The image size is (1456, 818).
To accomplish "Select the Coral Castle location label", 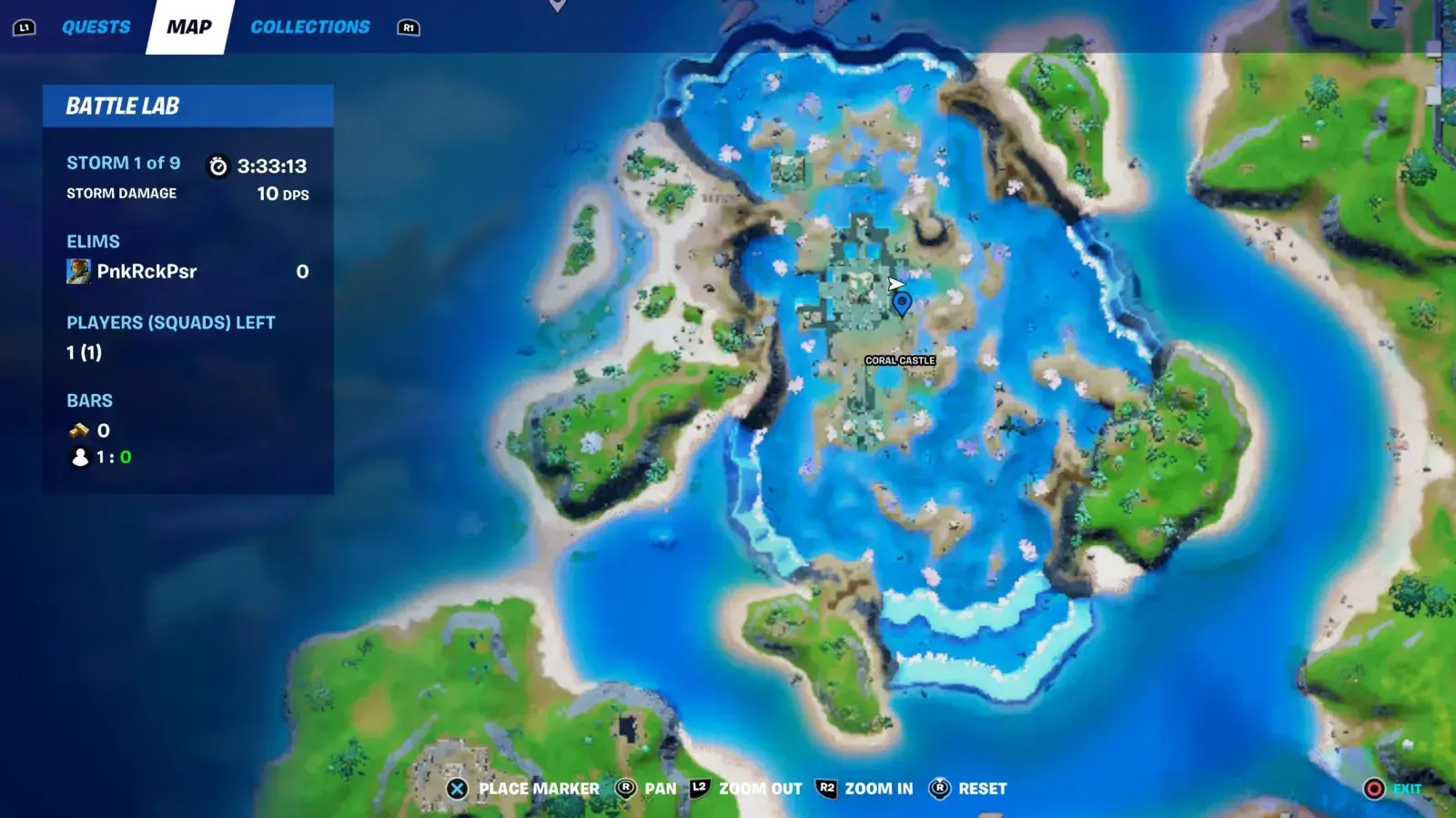I will tap(900, 360).
